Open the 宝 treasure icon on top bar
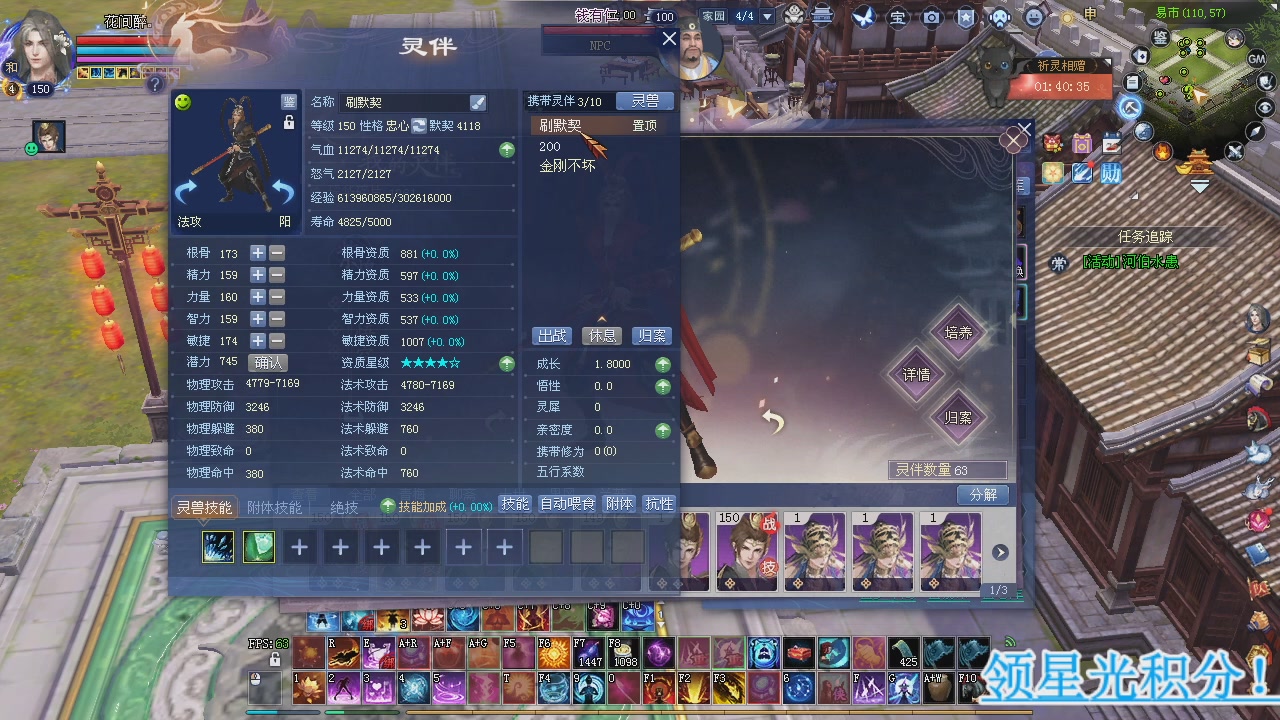The image size is (1280, 720). click(898, 17)
